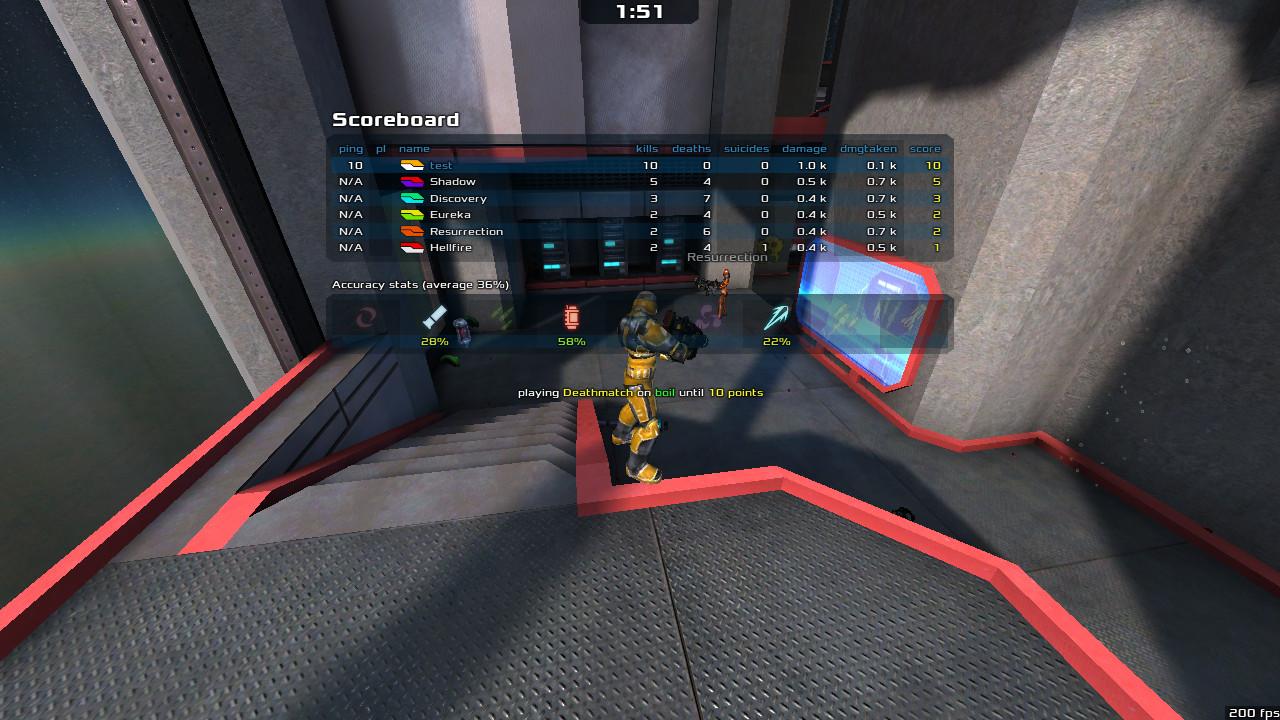Click the dimmed red swirl weapon icon

[x=366, y=319]
